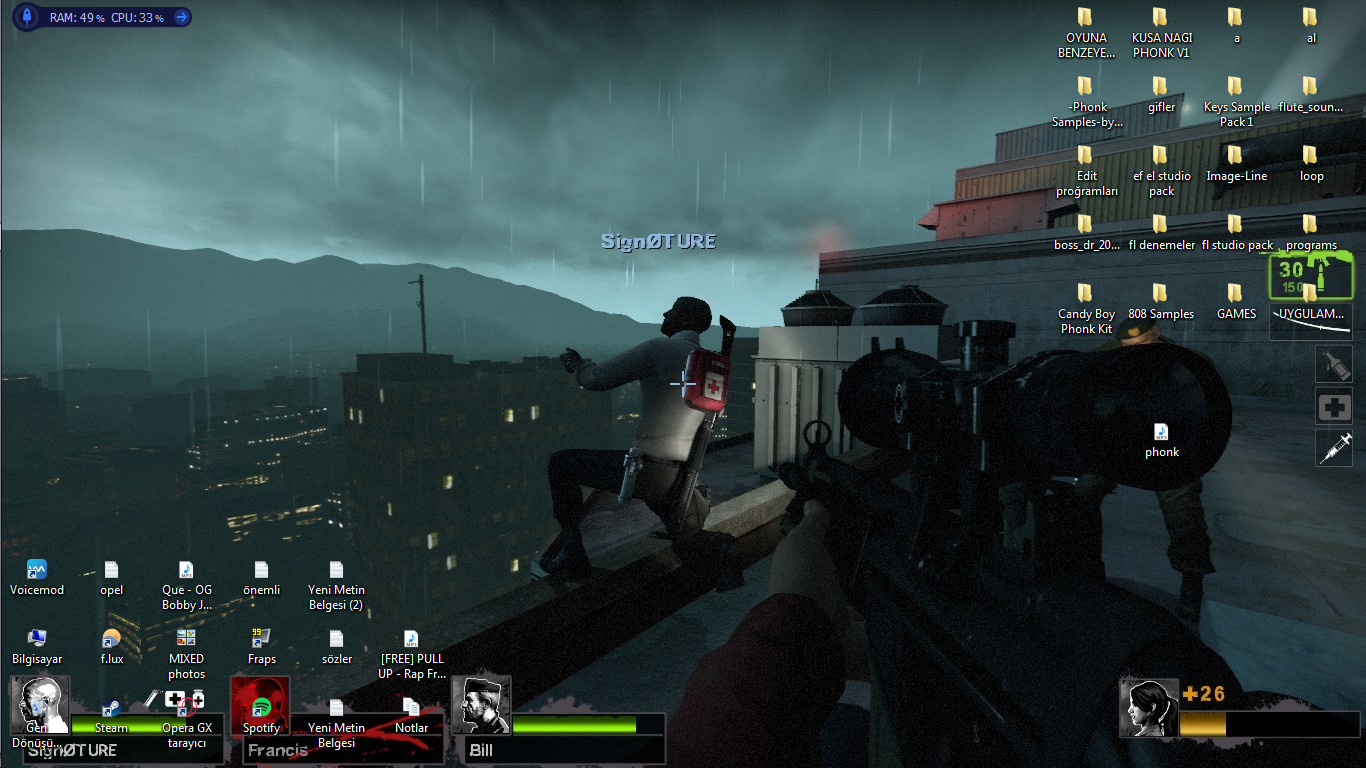Equip the molotov bottle slot
Image resolution: width=1366 pixels, height=768 pixels.
tap(1333, 364)
